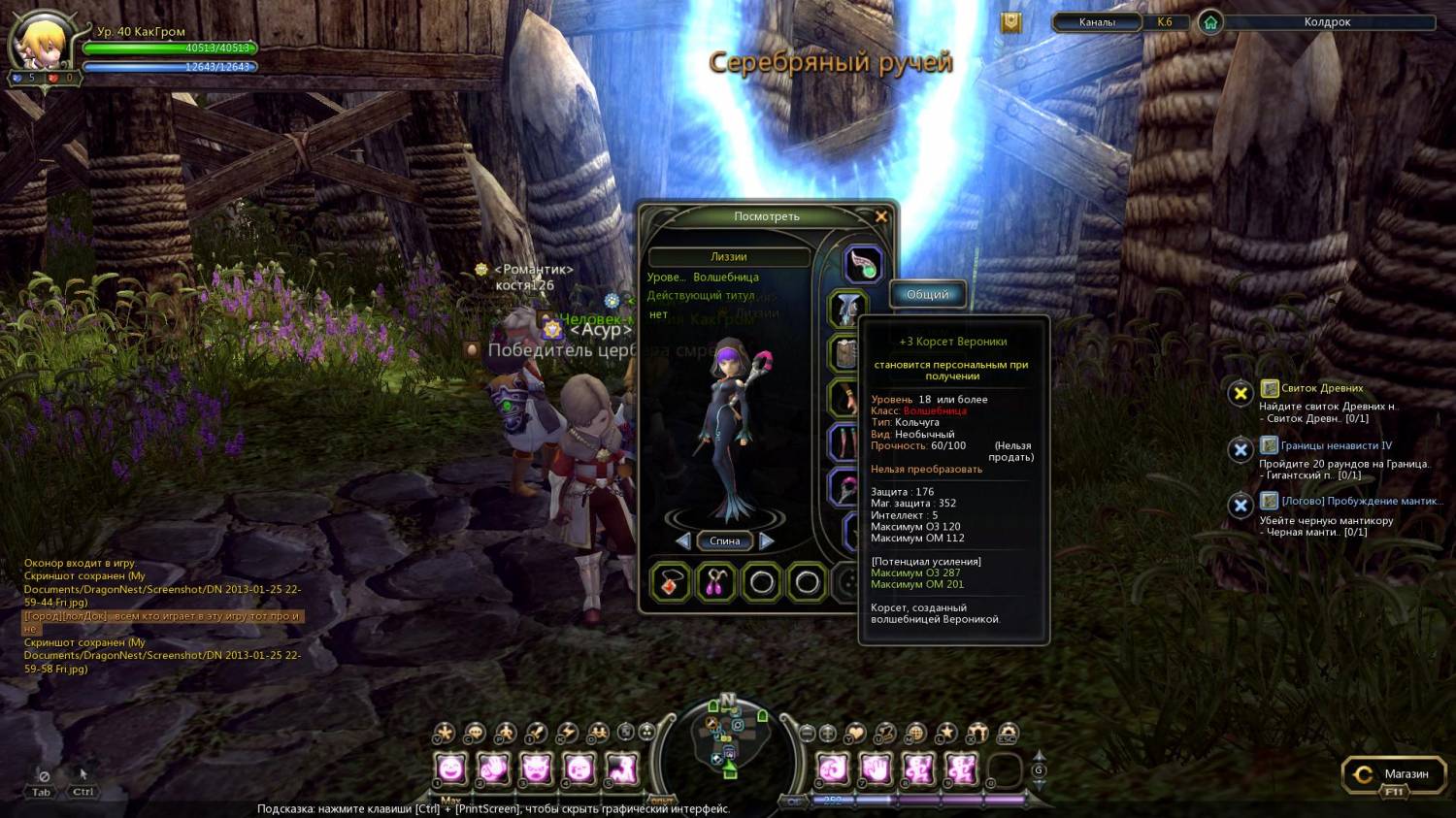Rotate character preview with left arrow

click(x=683, y=541)
